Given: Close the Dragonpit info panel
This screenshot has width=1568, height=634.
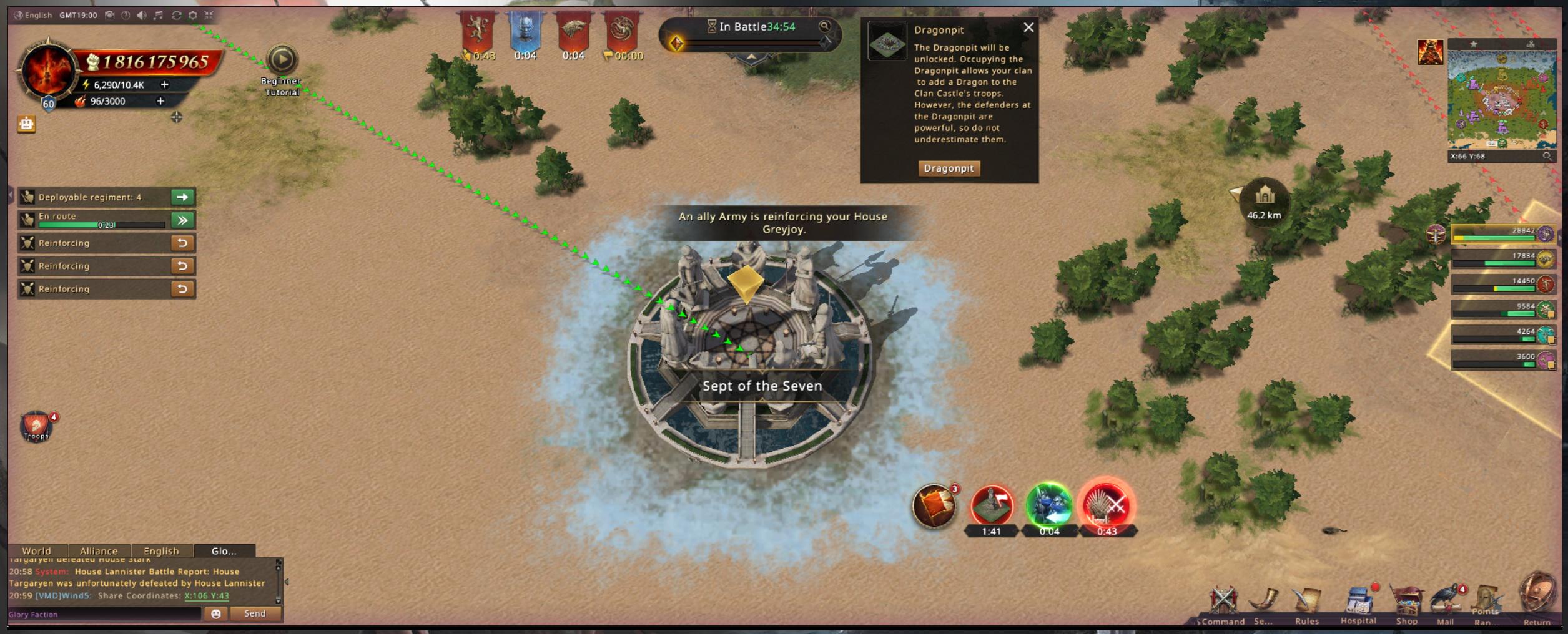Looking at the screenshot, I should point(1028,27).
